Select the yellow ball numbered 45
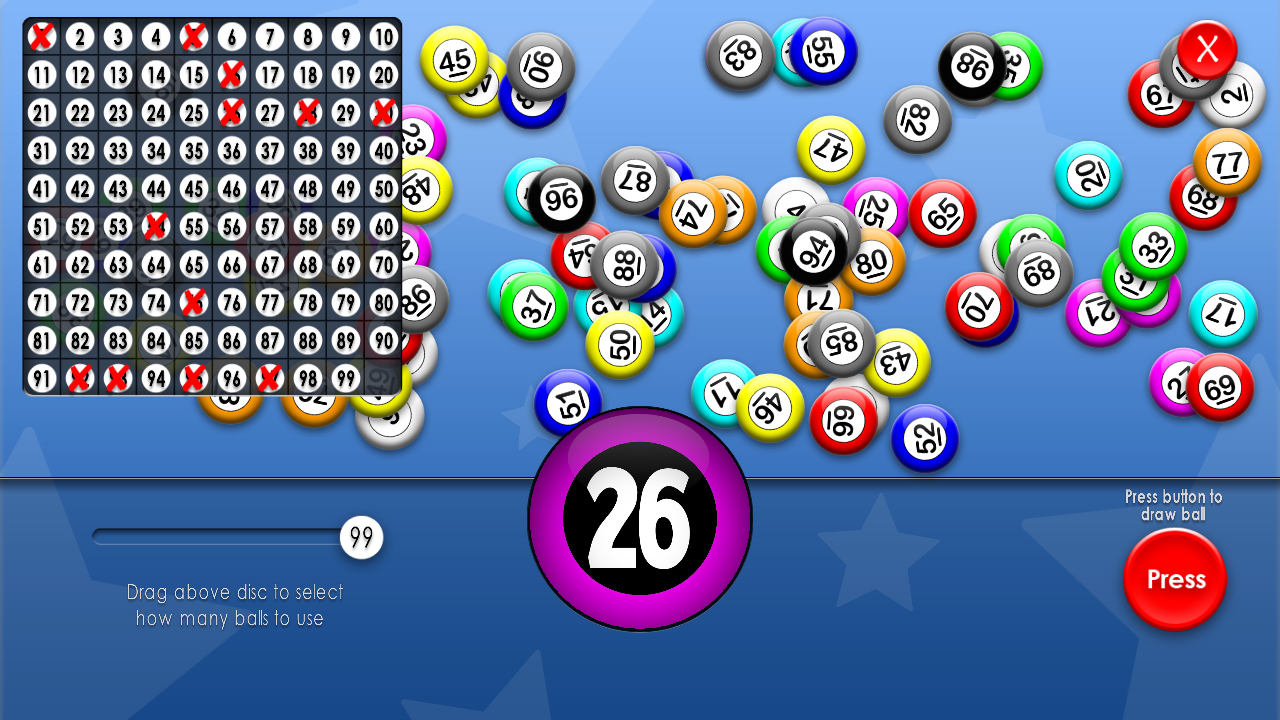The image size is (1280, 720). click(x=455, y=62)
